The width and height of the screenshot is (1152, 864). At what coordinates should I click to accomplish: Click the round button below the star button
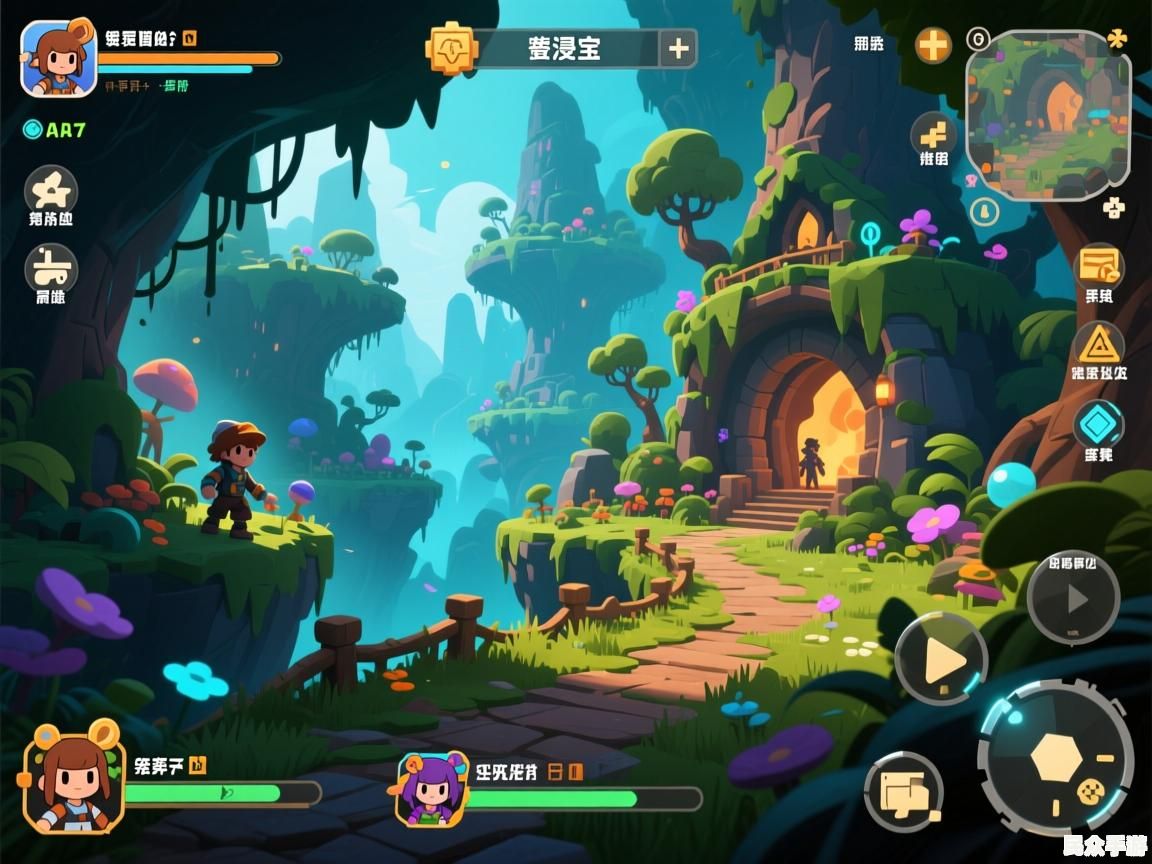[x=51, y=268]
